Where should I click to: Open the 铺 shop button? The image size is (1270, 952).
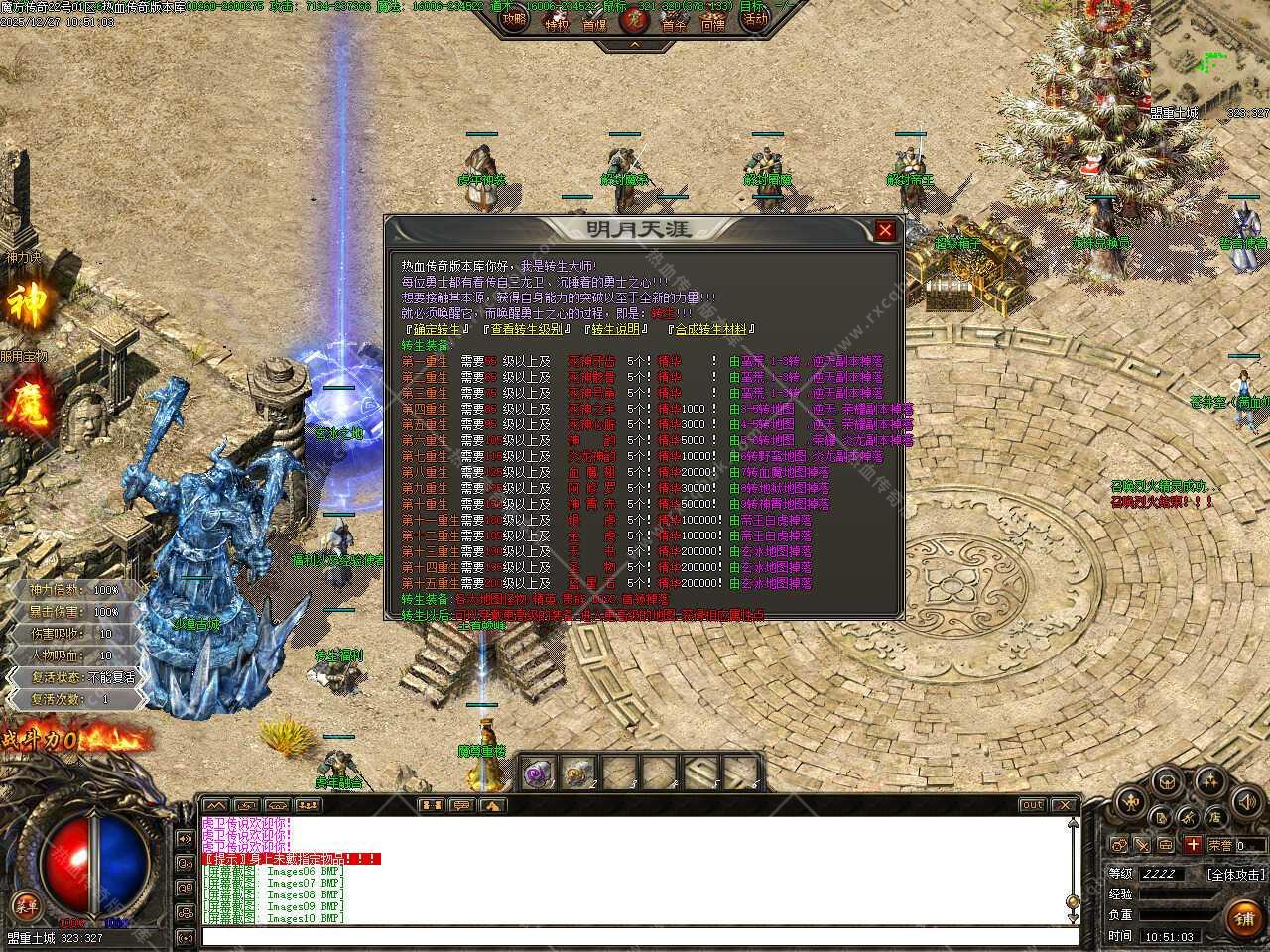[x=1244, y=919]
